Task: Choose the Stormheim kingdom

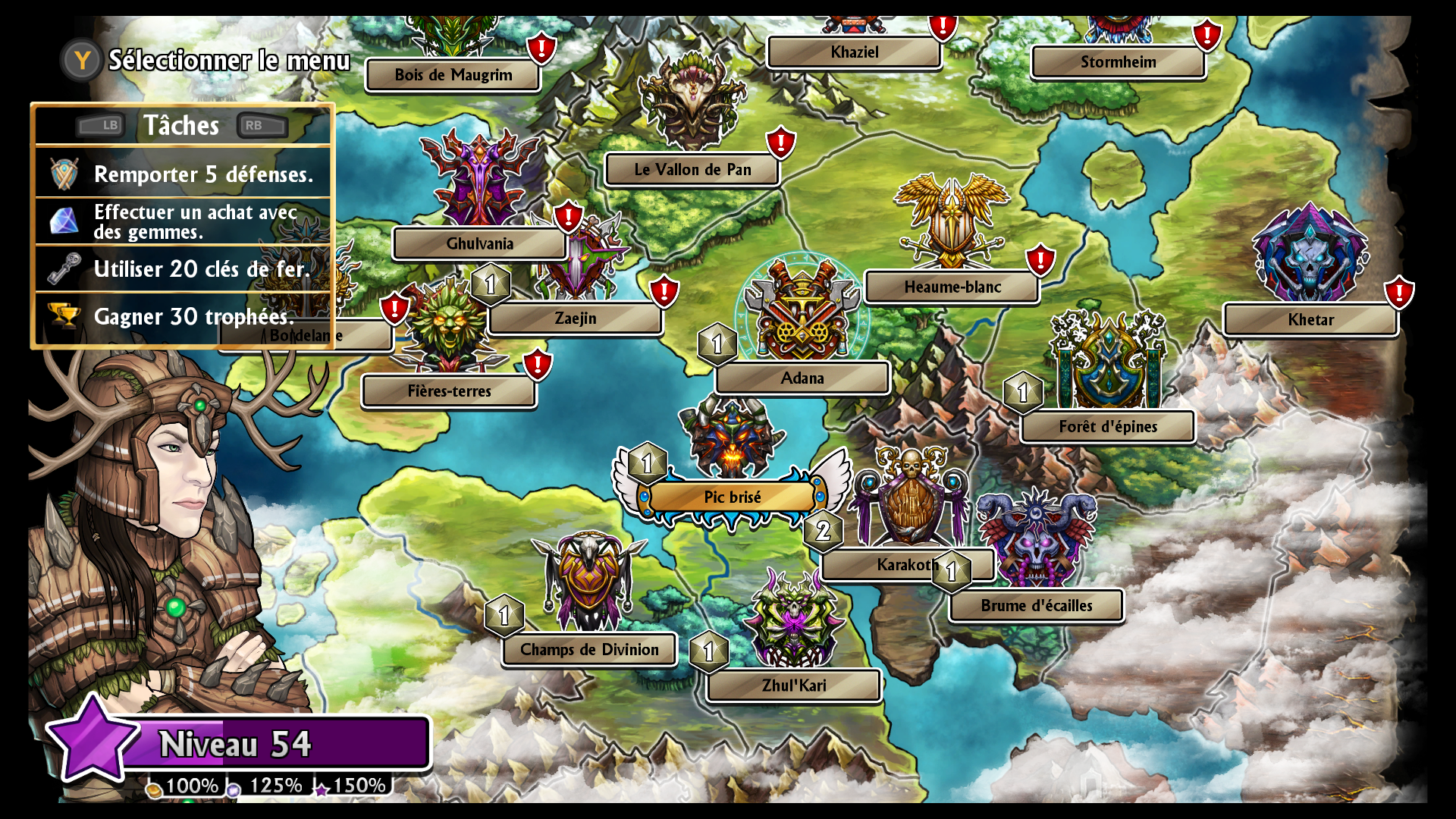Action: tap(1118, 62)
